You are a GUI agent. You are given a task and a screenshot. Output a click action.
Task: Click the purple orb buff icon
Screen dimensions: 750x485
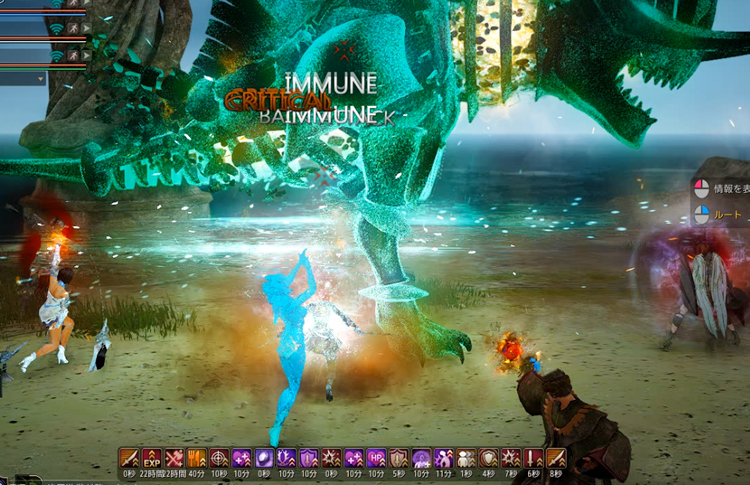[x=264, y=458]
